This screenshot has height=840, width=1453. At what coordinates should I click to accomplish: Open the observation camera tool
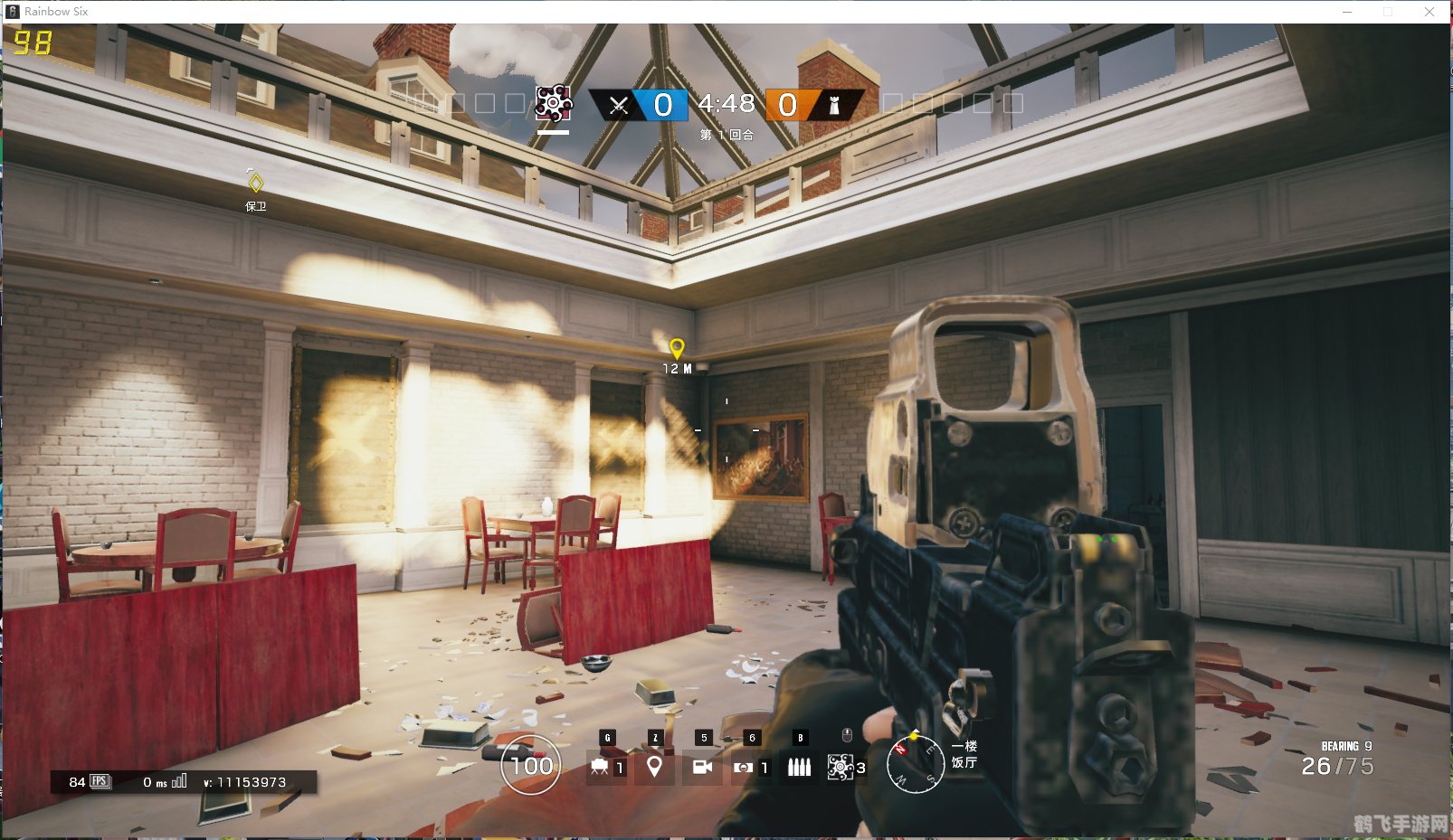(x=702, y=767)
